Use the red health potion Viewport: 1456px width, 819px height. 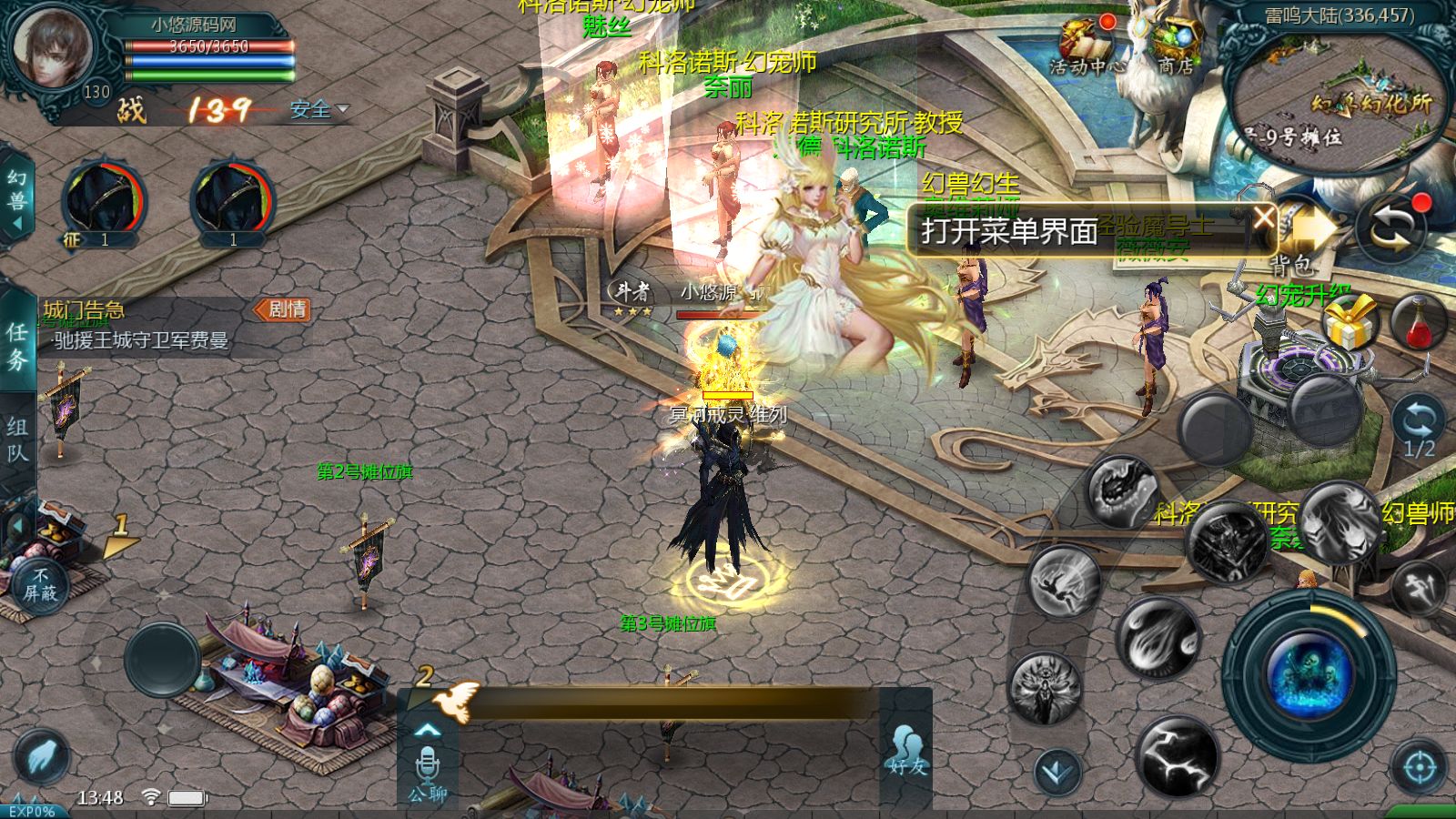[x=1419, y=322]
